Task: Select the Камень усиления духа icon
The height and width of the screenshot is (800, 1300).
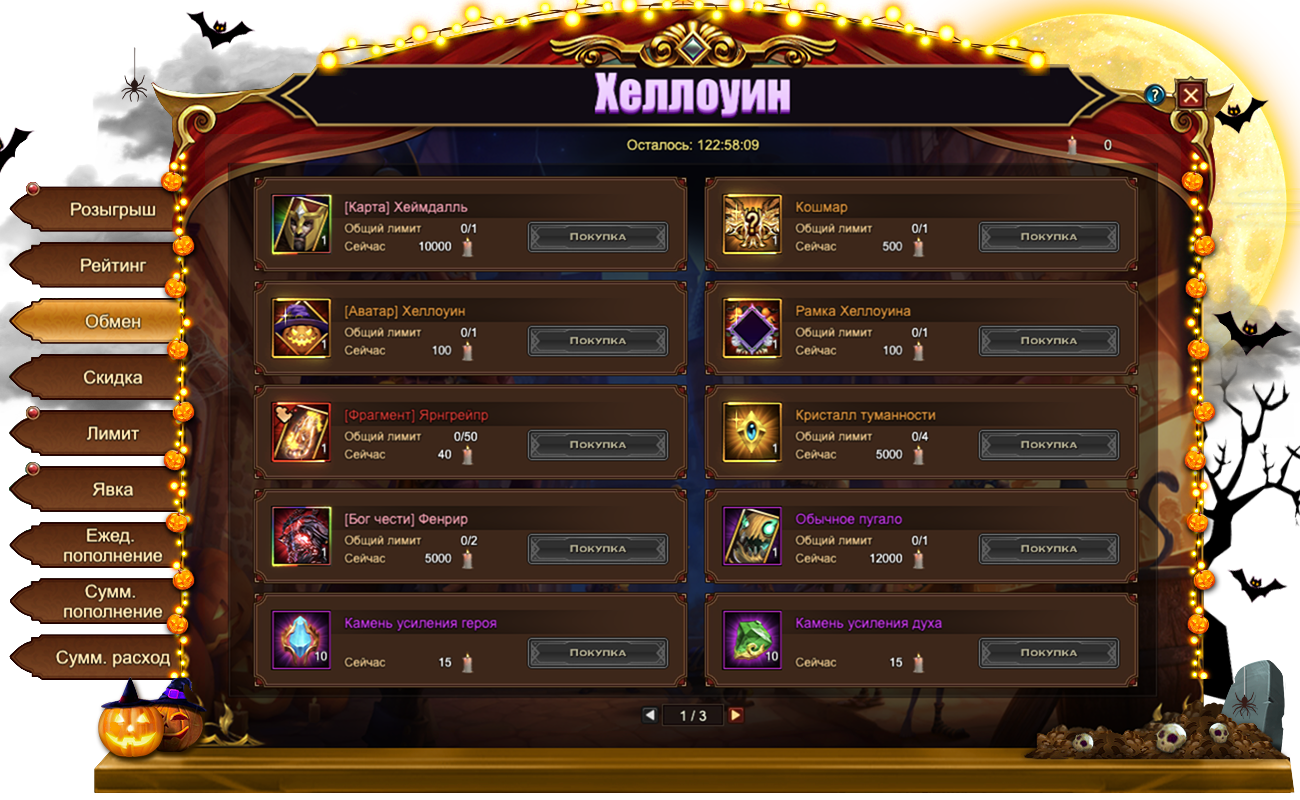Action: point(752,640)
